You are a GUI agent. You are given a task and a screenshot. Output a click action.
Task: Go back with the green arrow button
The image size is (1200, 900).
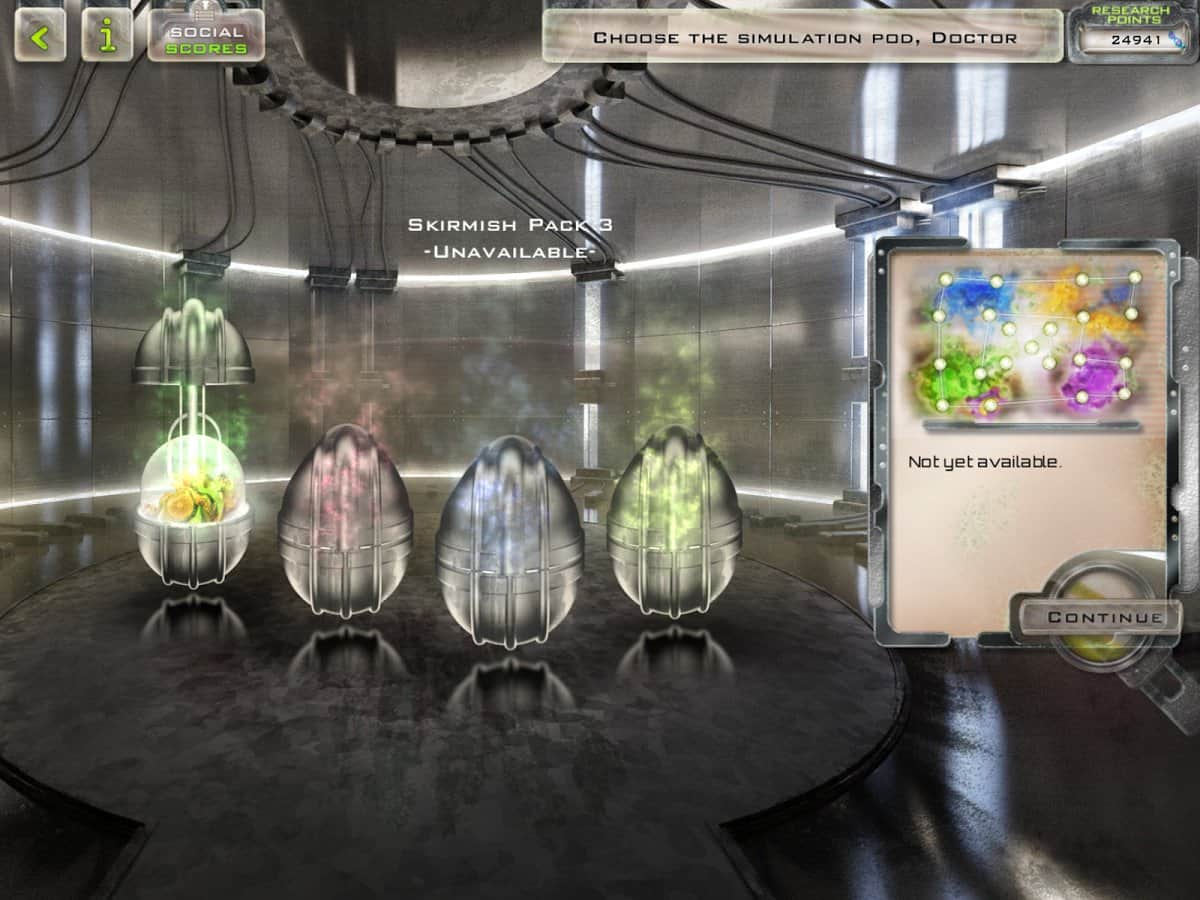coord(40,37)
